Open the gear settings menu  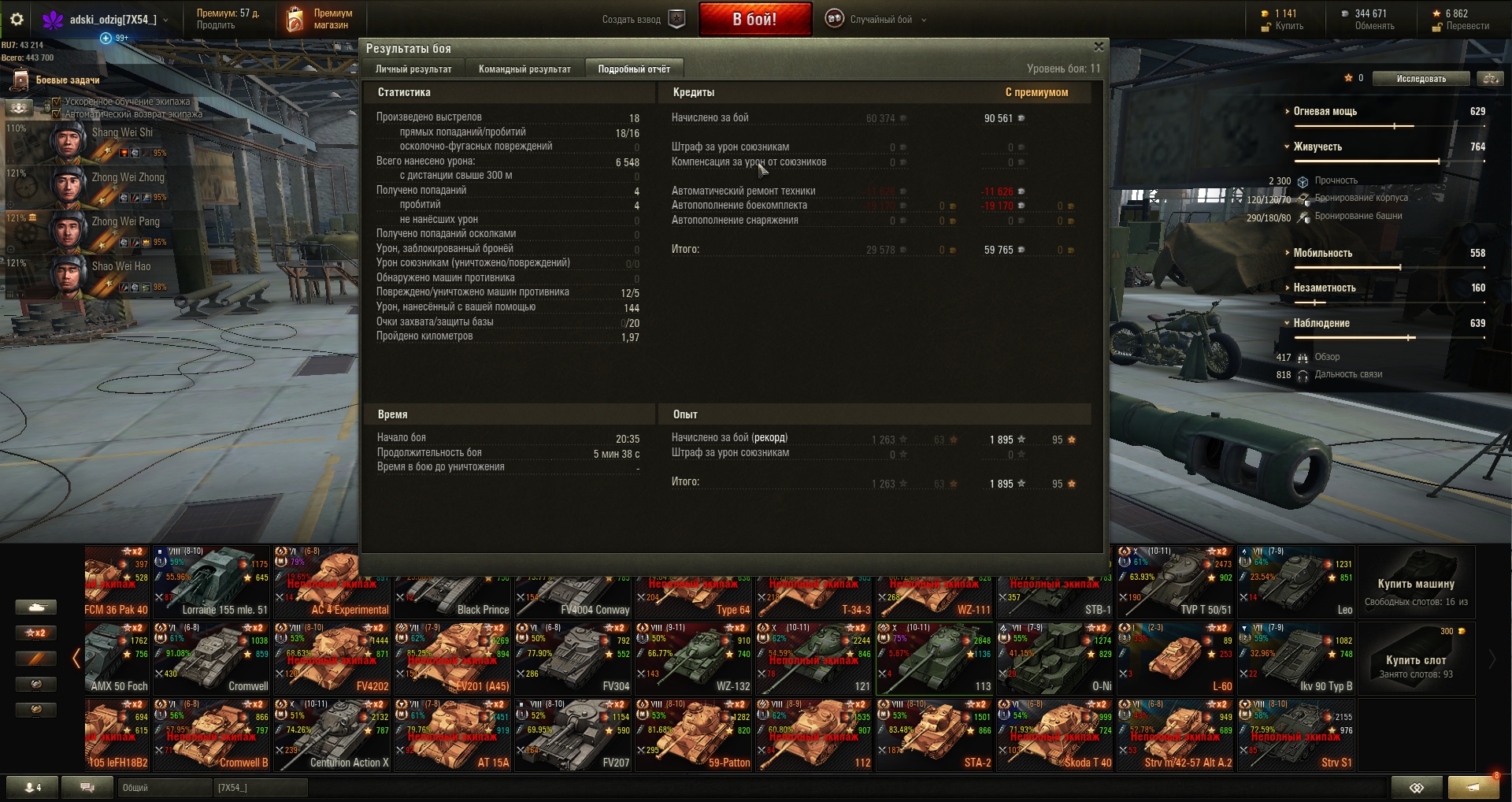17,20
